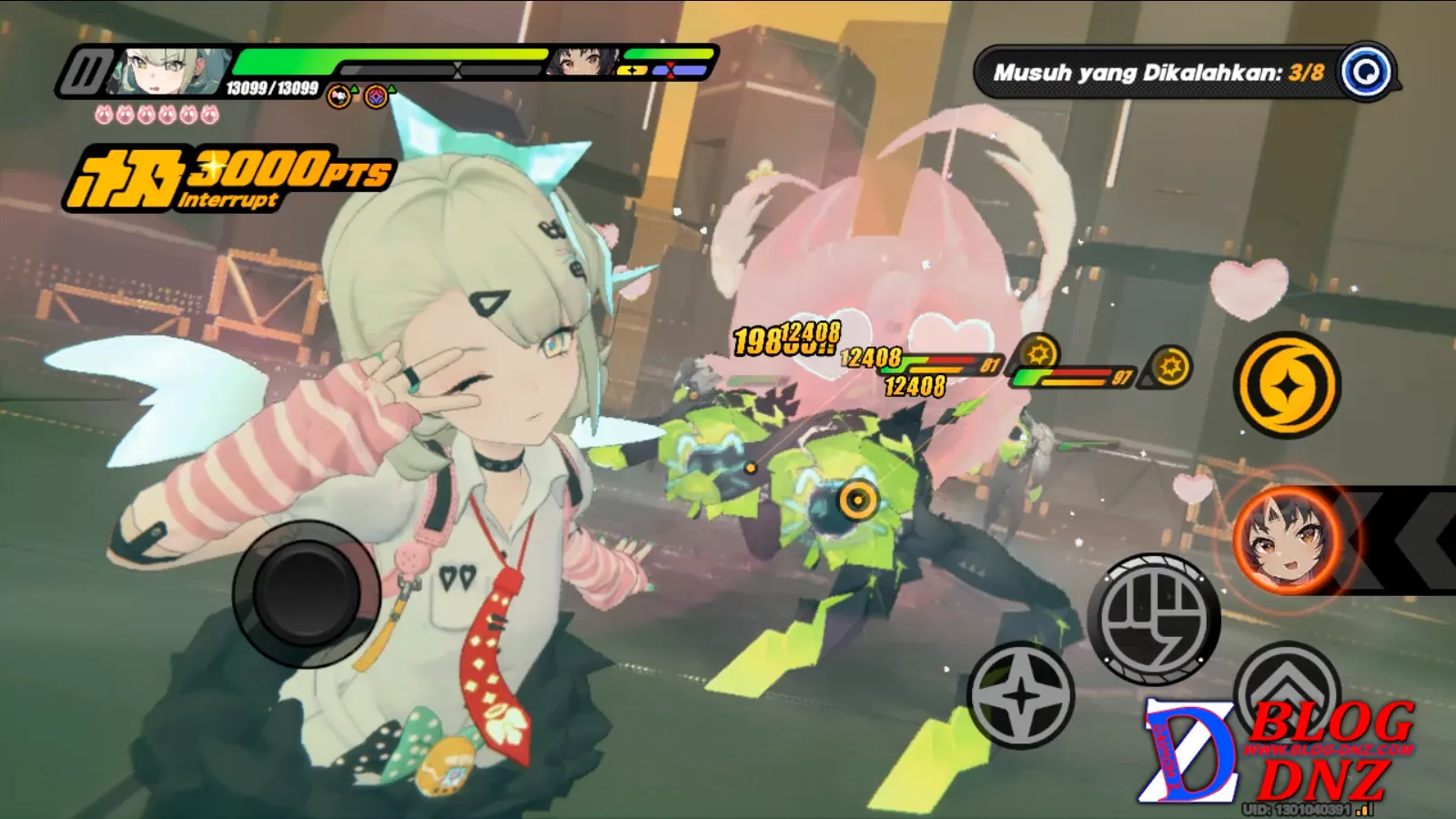Tap the virtual movement joystick
This screenshot has width=1456, height=819.
coord(305,593)
